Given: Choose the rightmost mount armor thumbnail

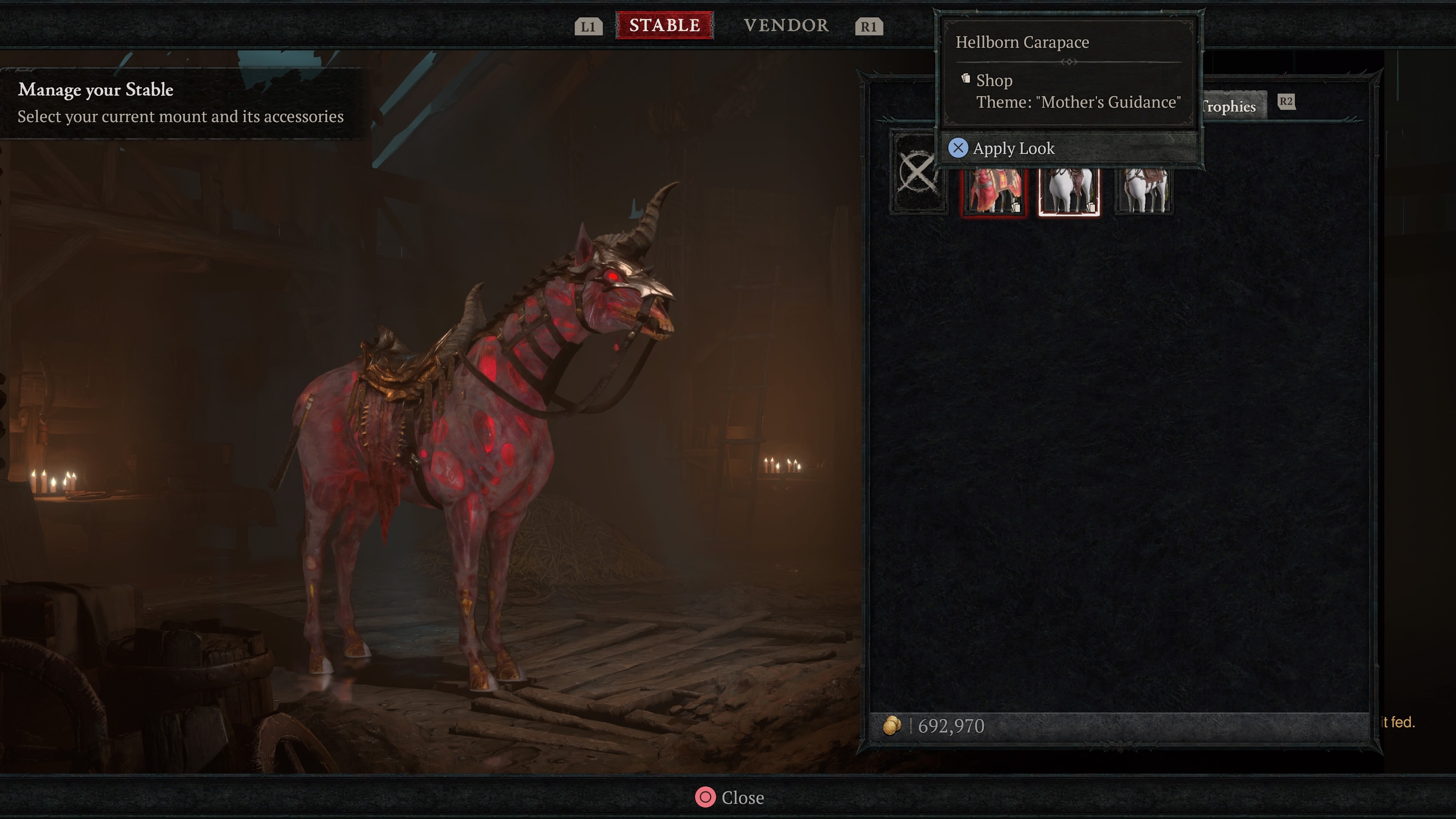Looking at the screenshot, I should [1142, 192].
